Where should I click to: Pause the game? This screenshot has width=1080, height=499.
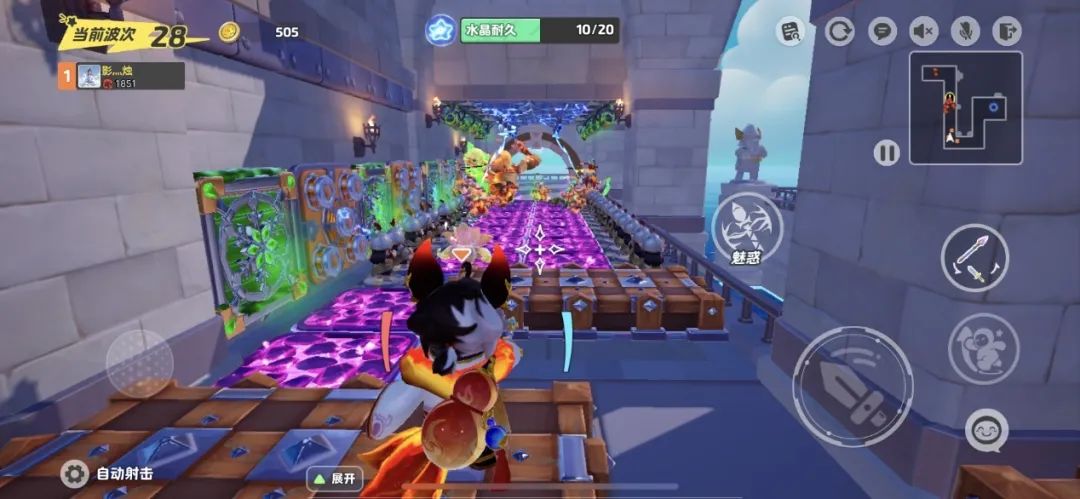click(886, 153)
